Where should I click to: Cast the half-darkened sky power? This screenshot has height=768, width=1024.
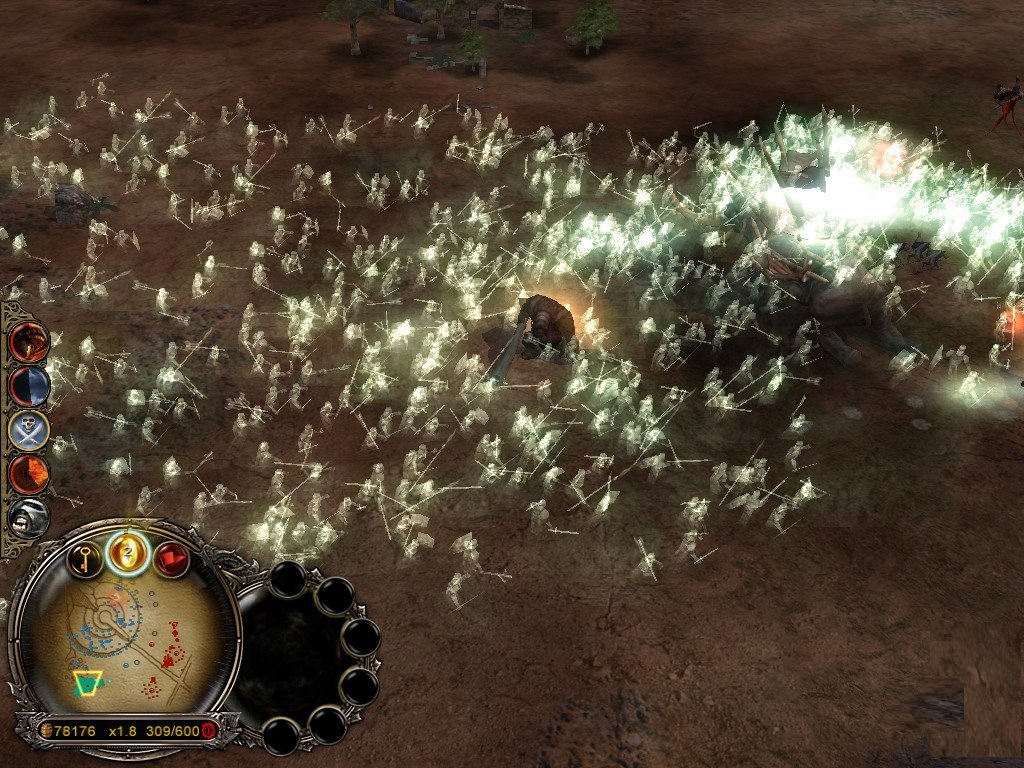[28, 386]
